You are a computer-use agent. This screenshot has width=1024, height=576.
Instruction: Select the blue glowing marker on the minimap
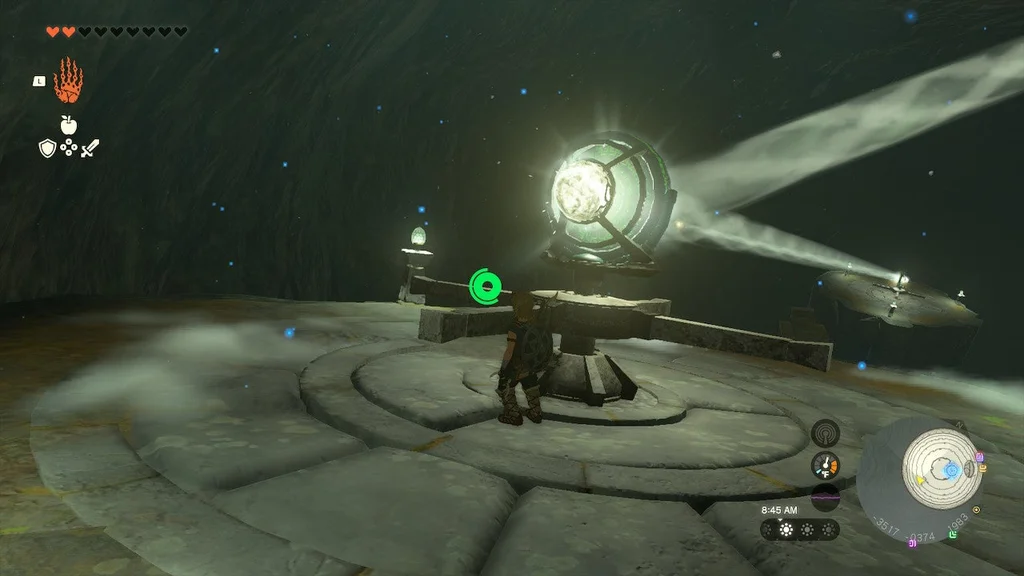pos(951,469)
